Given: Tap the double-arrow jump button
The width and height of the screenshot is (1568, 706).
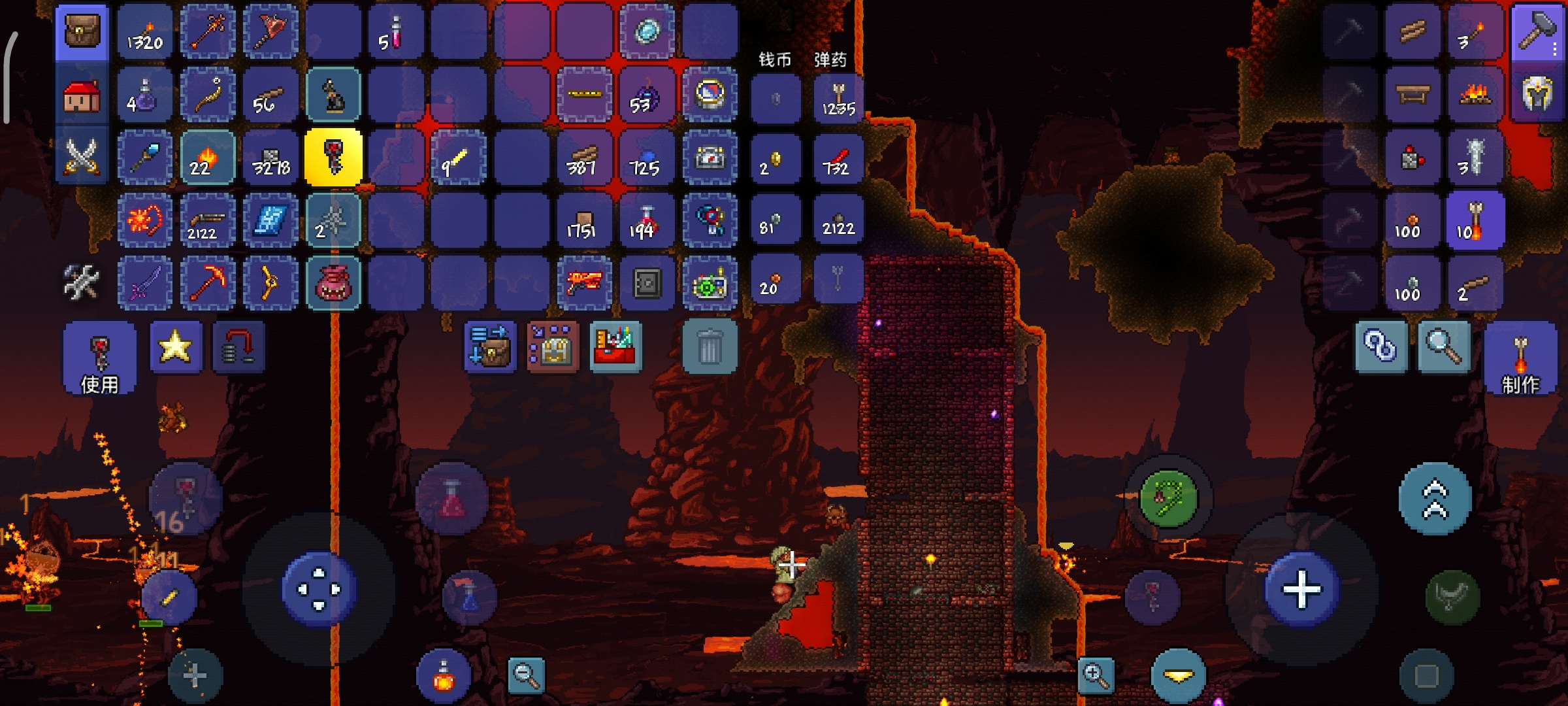Looking at the screenshot, I should coord(1435,499).
